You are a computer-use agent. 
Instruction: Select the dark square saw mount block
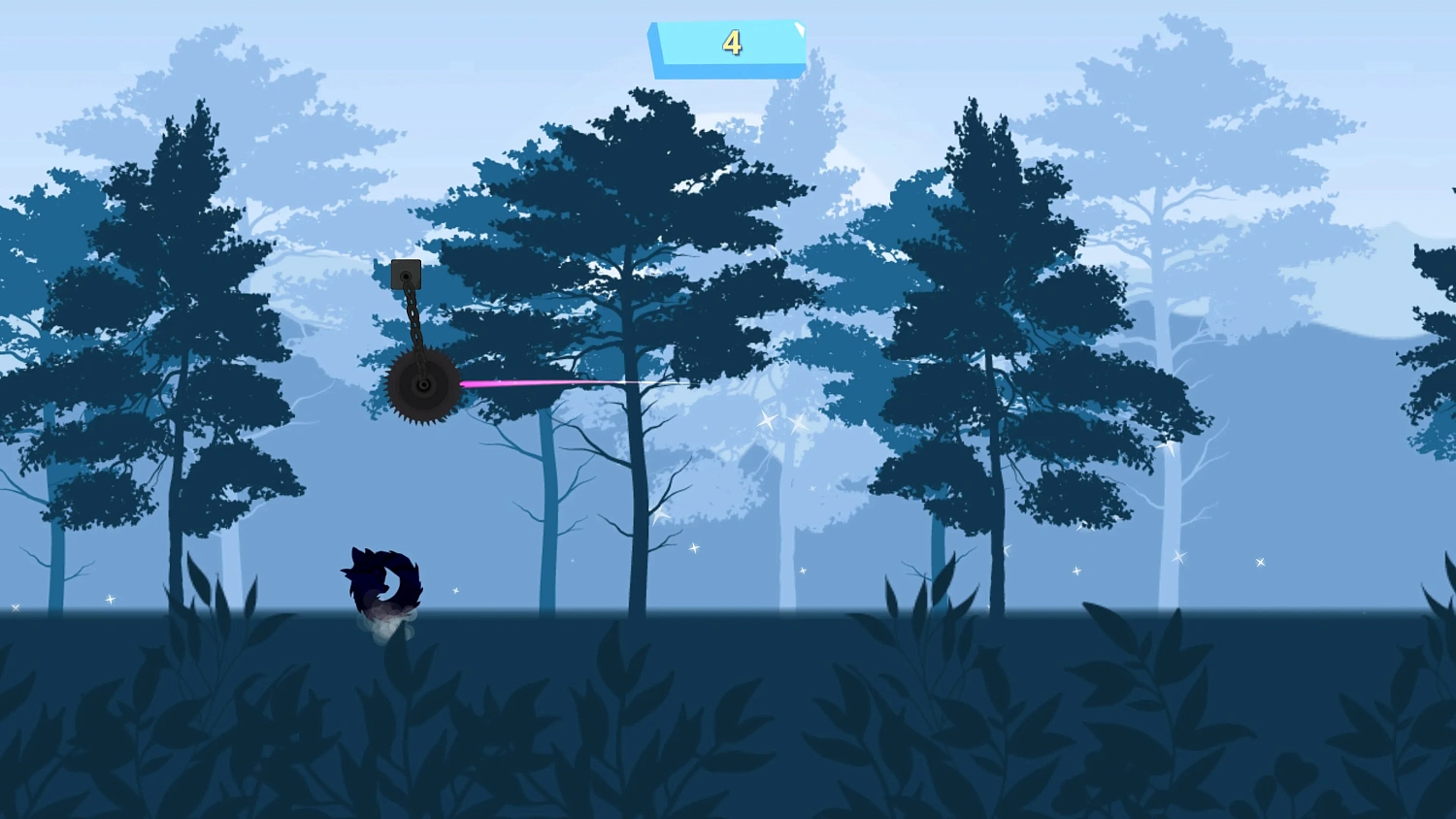(x=406, y=273)
